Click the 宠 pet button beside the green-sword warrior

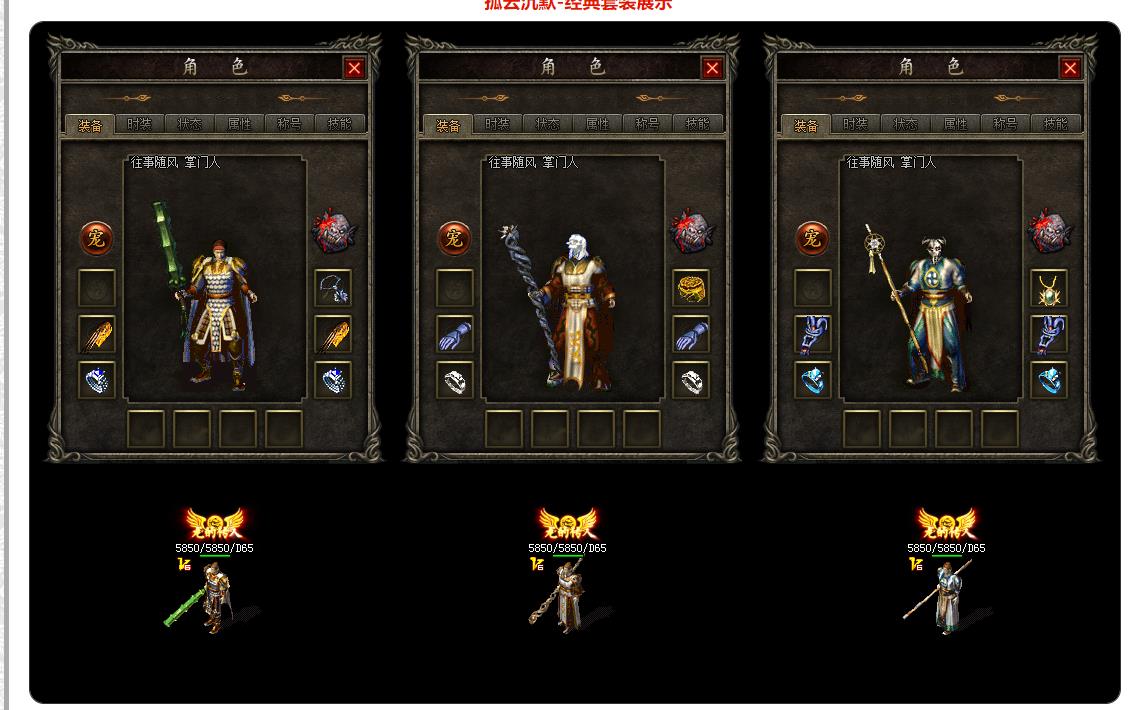point(97,239)
